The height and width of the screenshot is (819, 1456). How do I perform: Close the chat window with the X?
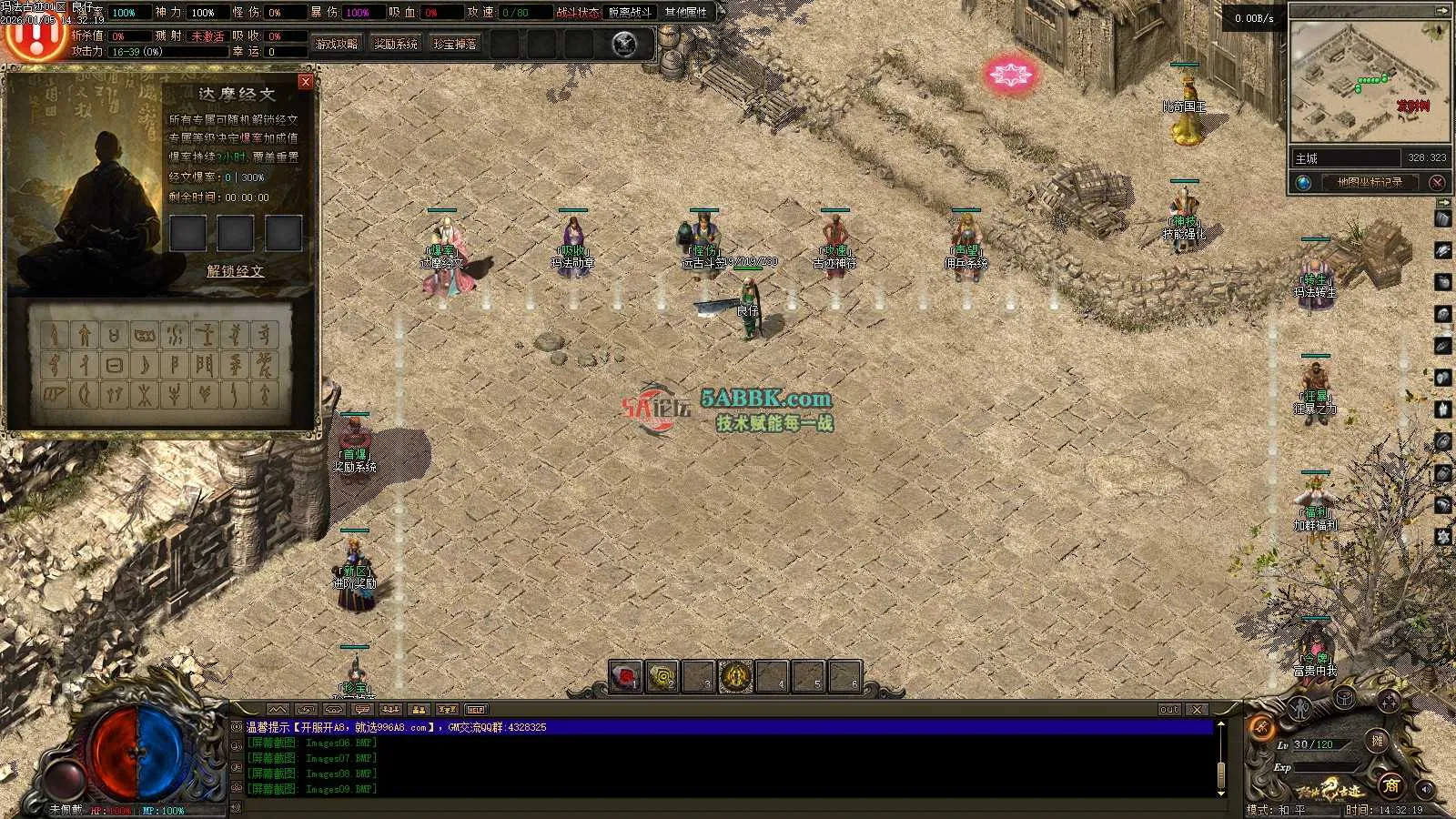click(1197, 710)
